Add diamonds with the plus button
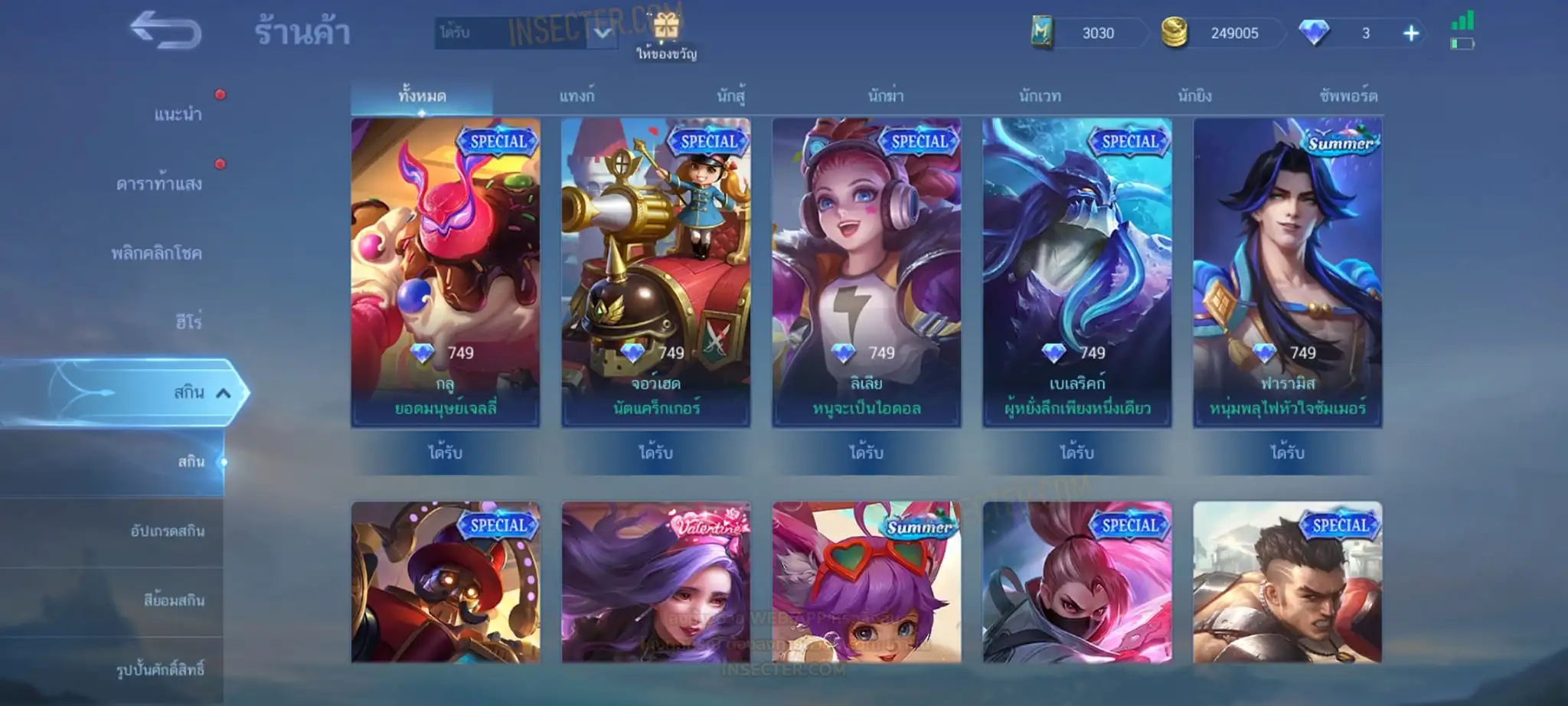Image resolution: width=1568 pixels, height=706 pixels. coord(1410,34)
